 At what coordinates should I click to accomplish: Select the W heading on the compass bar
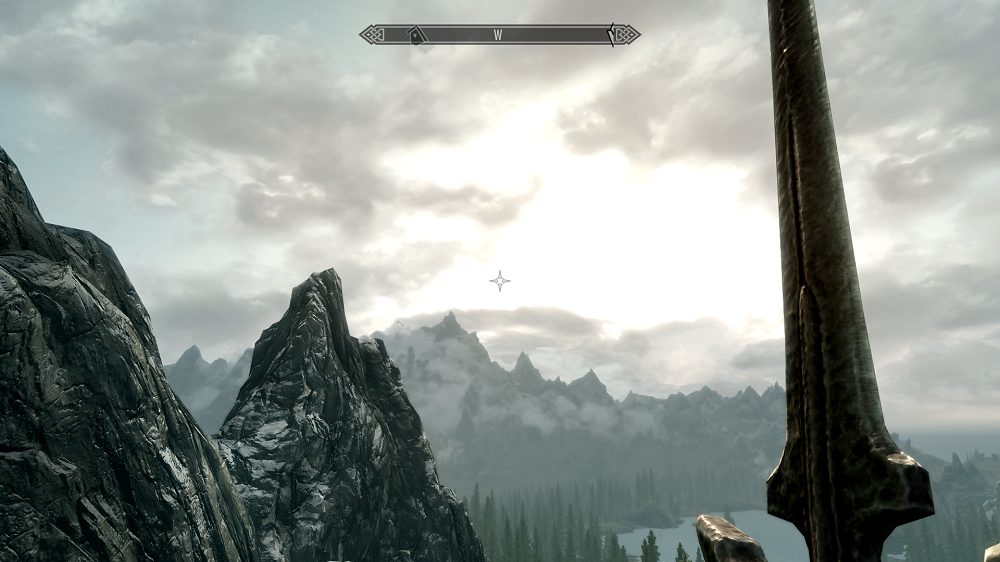(498, 35)
